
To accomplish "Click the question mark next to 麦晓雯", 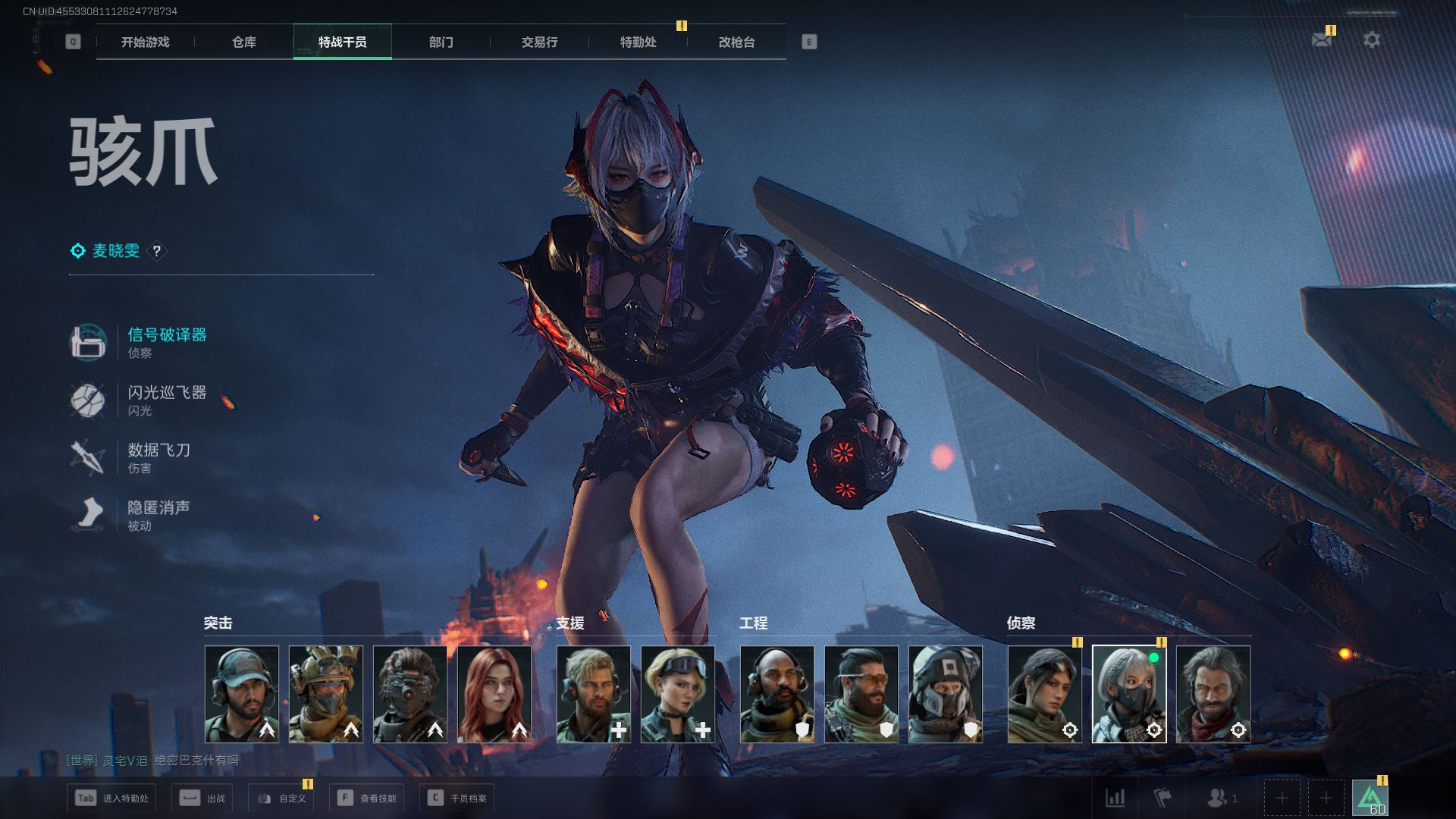I will point(157,251).
